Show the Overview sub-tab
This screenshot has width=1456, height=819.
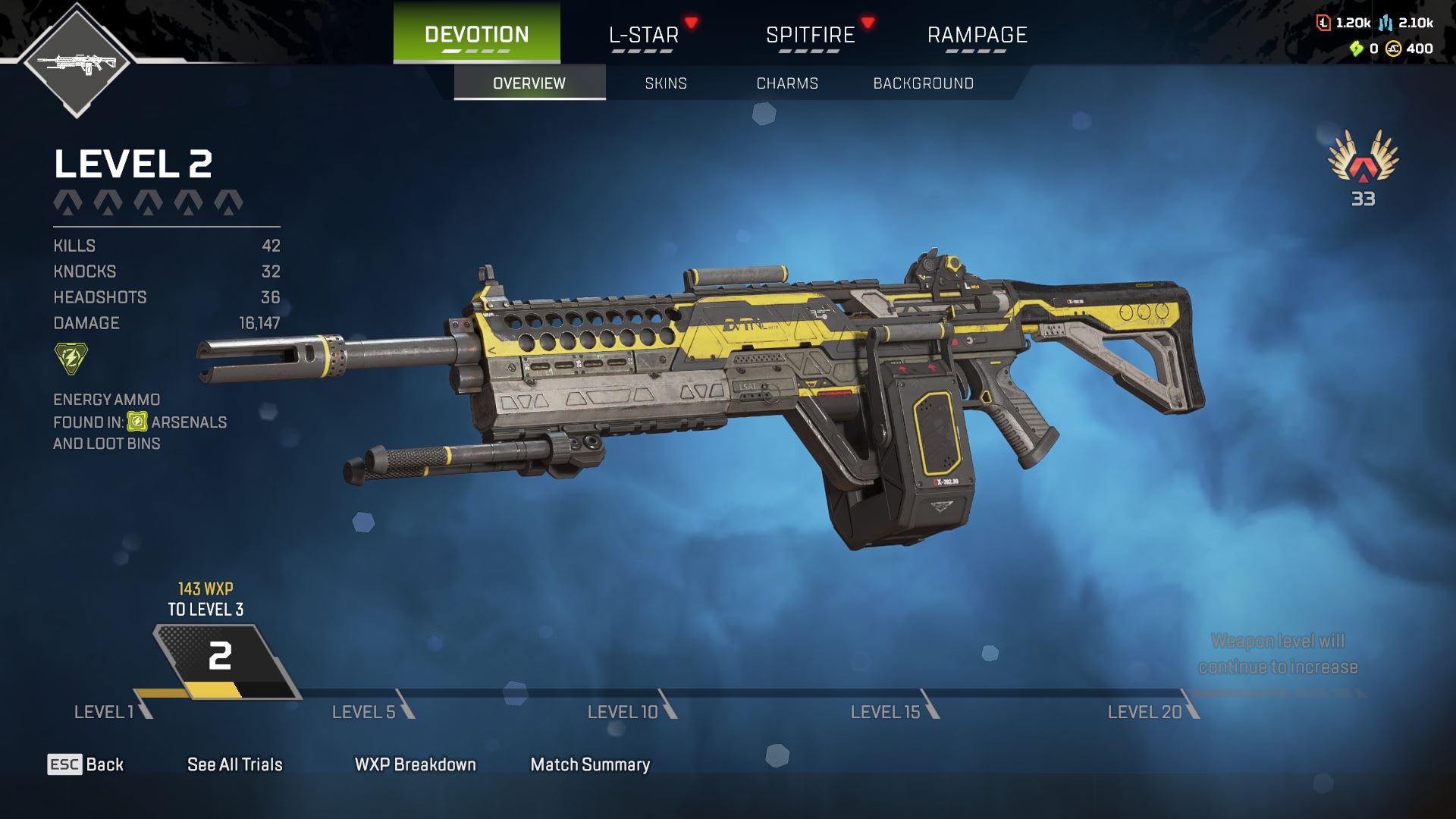coord(529,83)
